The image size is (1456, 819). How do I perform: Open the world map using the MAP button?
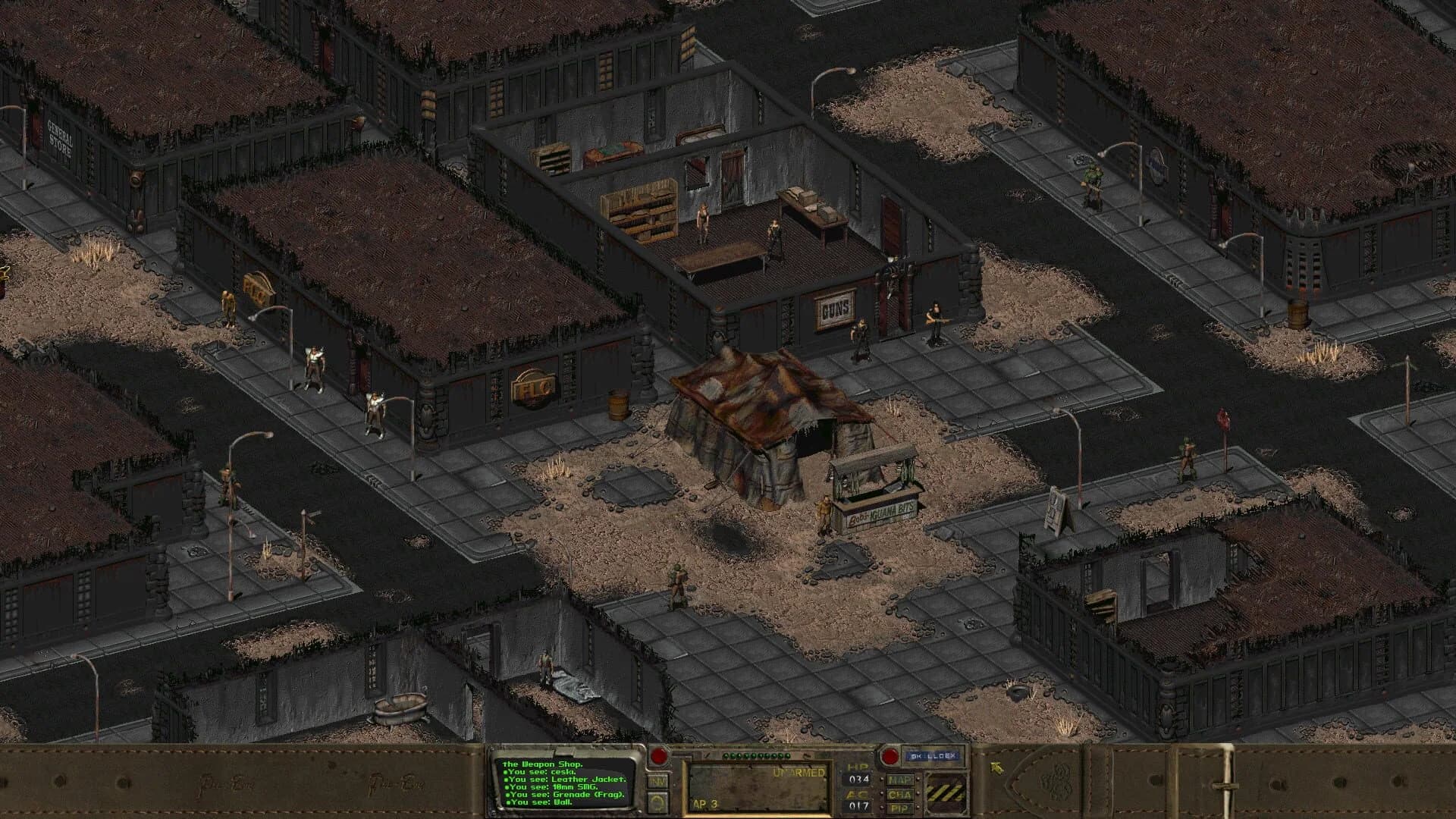point(900,780)
